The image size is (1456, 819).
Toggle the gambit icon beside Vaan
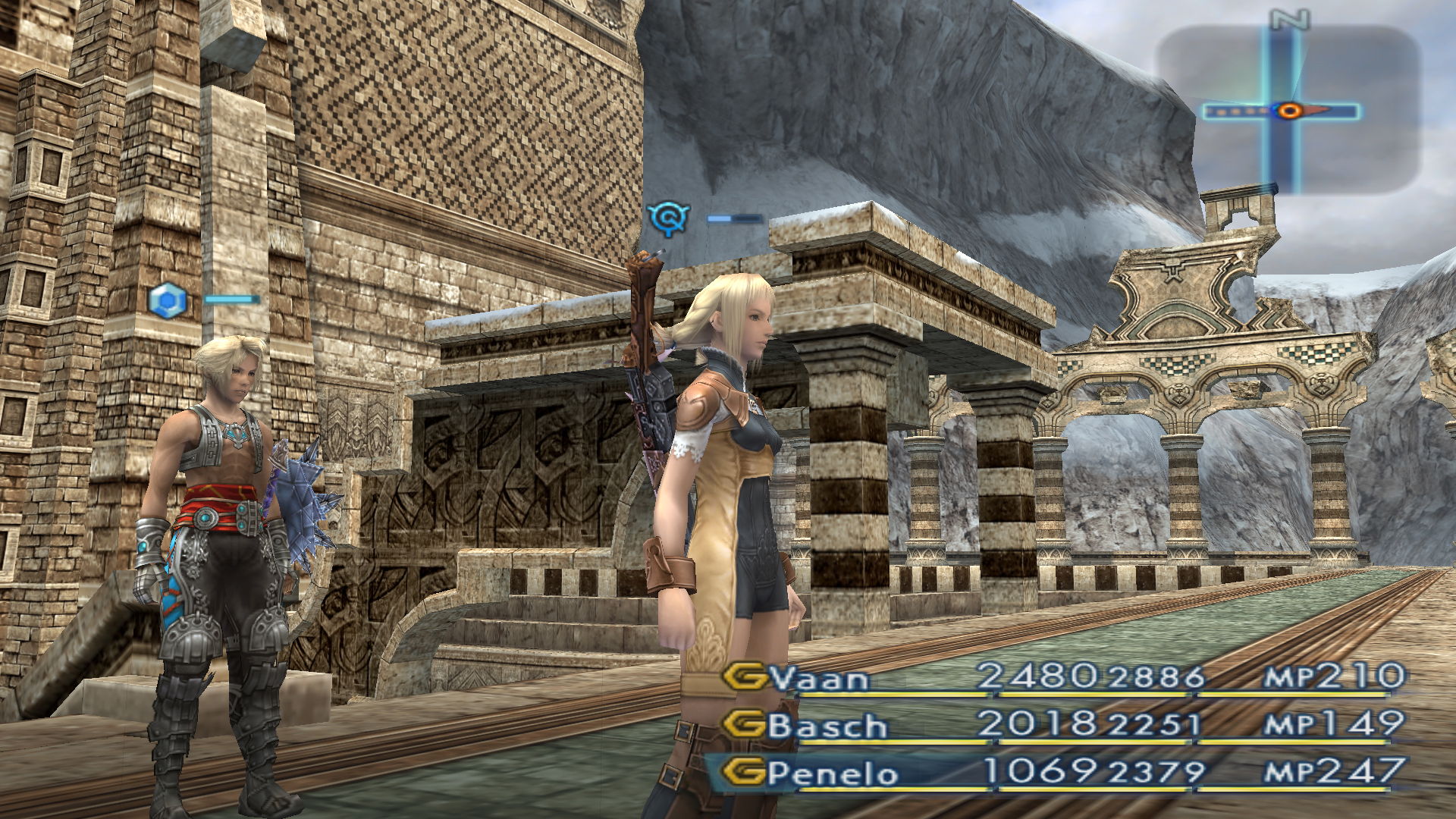[x=745, y=676]
